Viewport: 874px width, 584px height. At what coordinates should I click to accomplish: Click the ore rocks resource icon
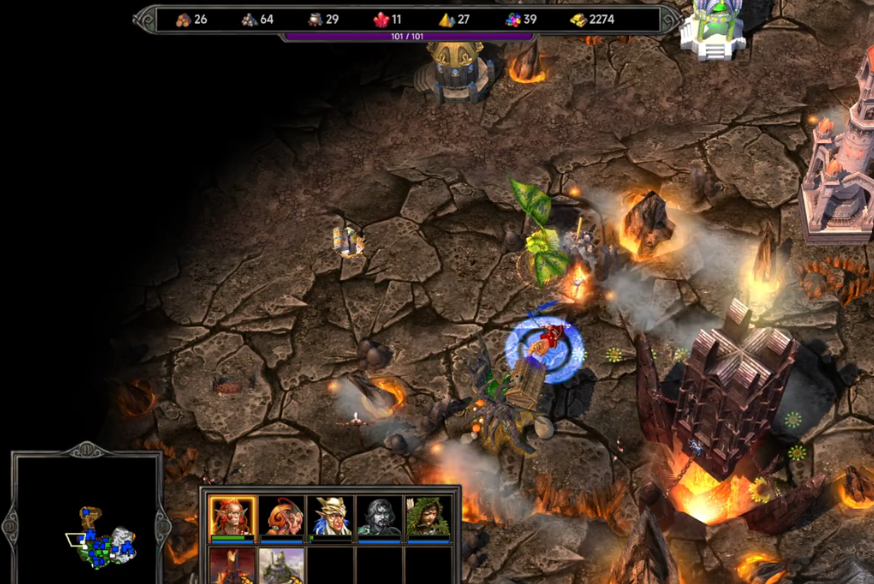pyautogui.click(x=249, y=19)
